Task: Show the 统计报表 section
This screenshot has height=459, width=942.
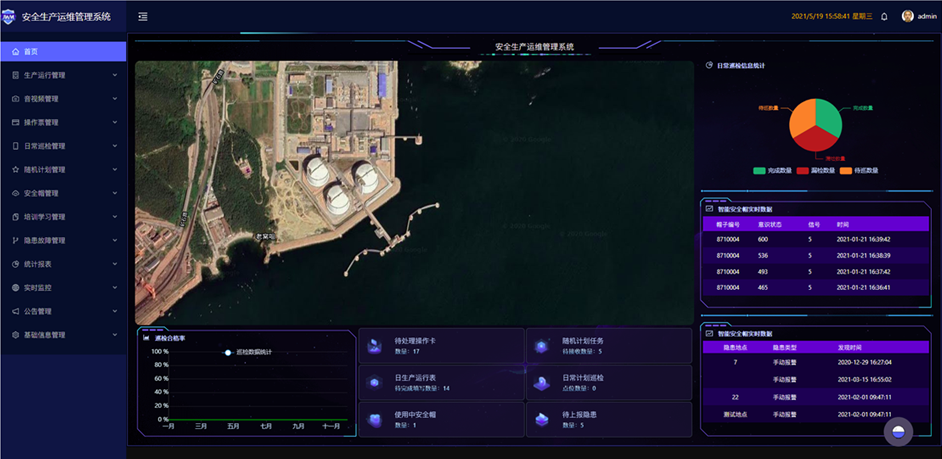Action: (38, 264)
